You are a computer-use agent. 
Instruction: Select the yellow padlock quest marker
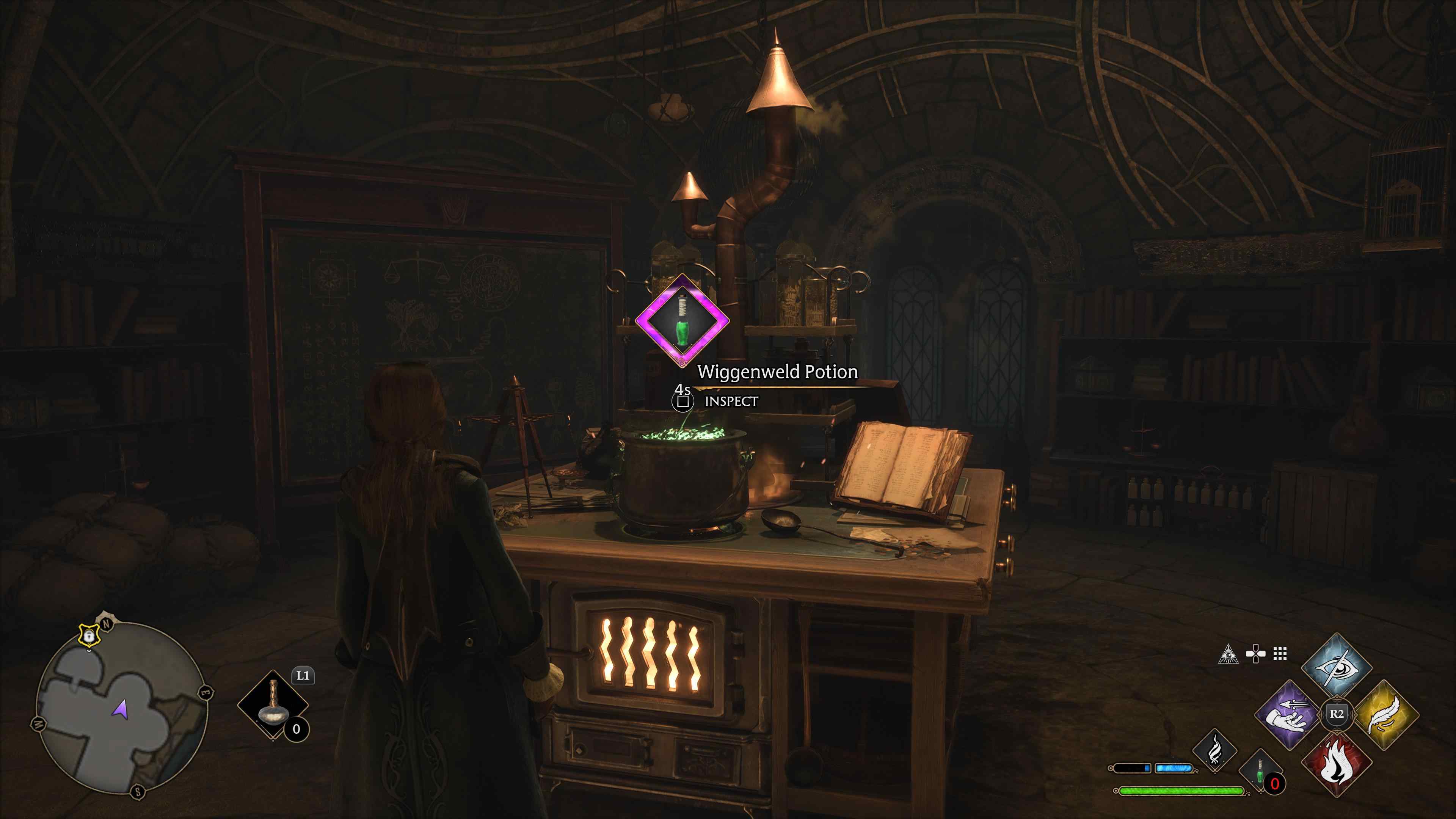click(88, 636)
